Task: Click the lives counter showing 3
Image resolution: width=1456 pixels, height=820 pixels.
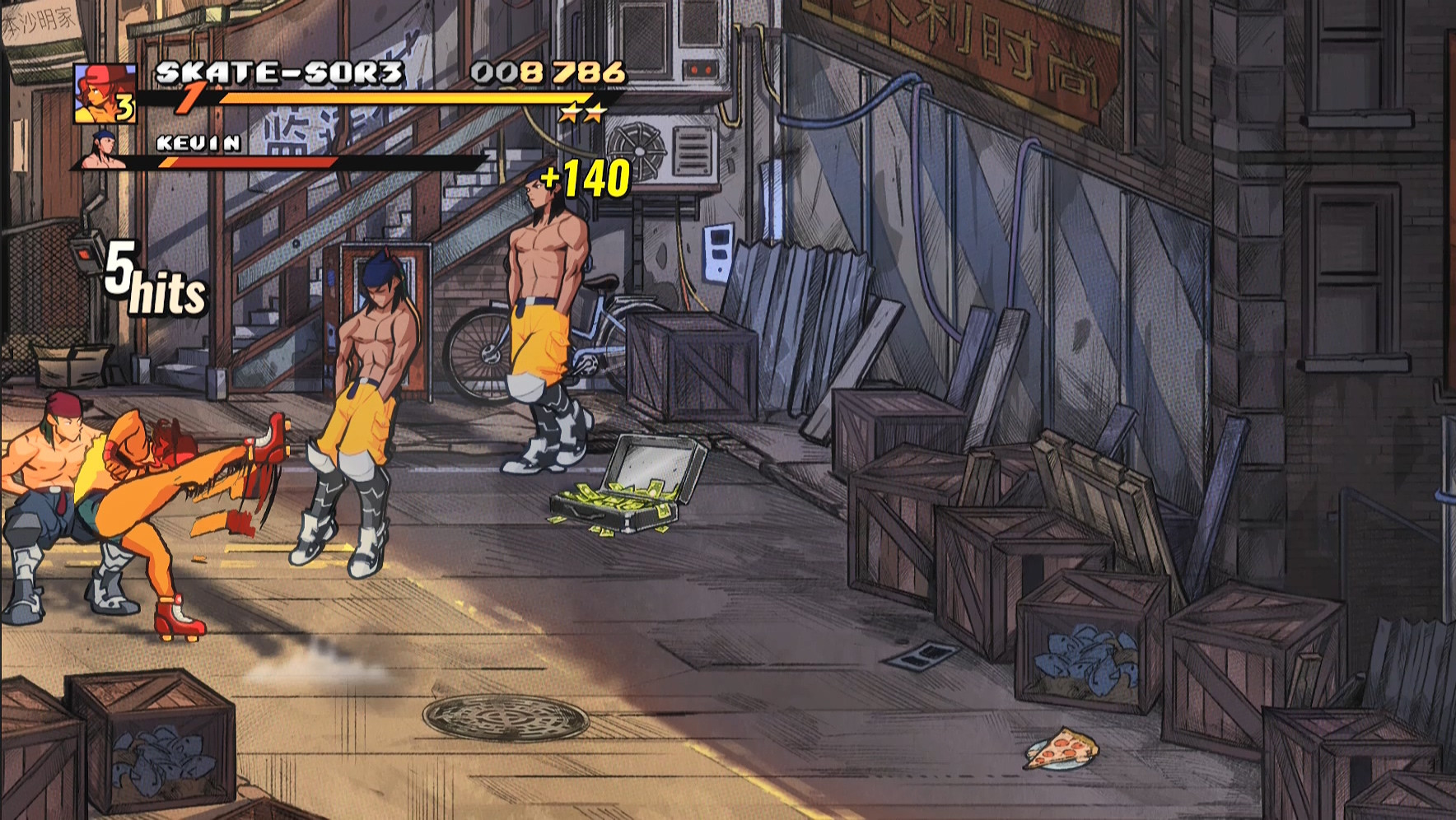Action: pos(125,109)
